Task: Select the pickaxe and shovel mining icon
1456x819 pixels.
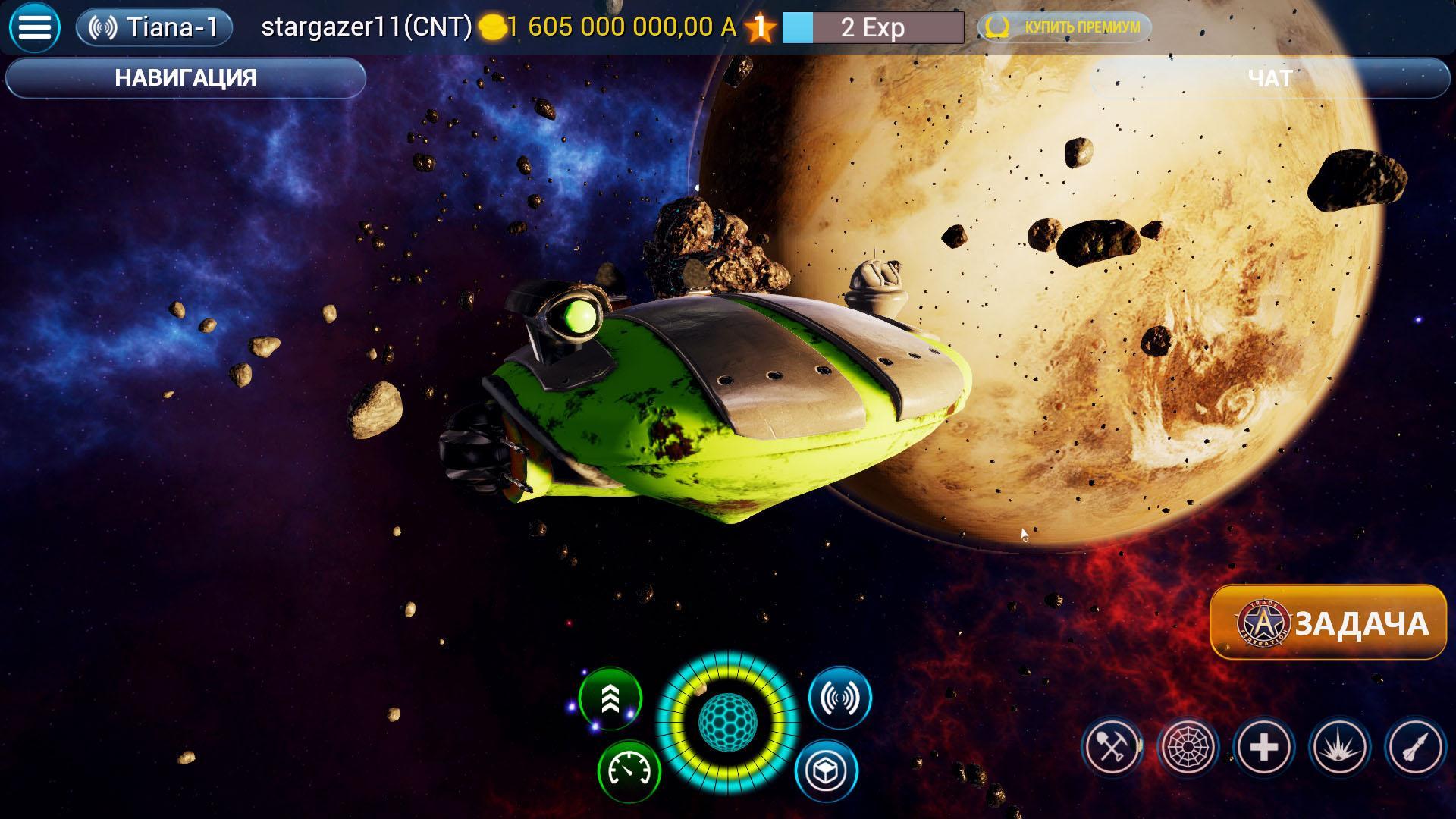Action: click(1112, 748)
